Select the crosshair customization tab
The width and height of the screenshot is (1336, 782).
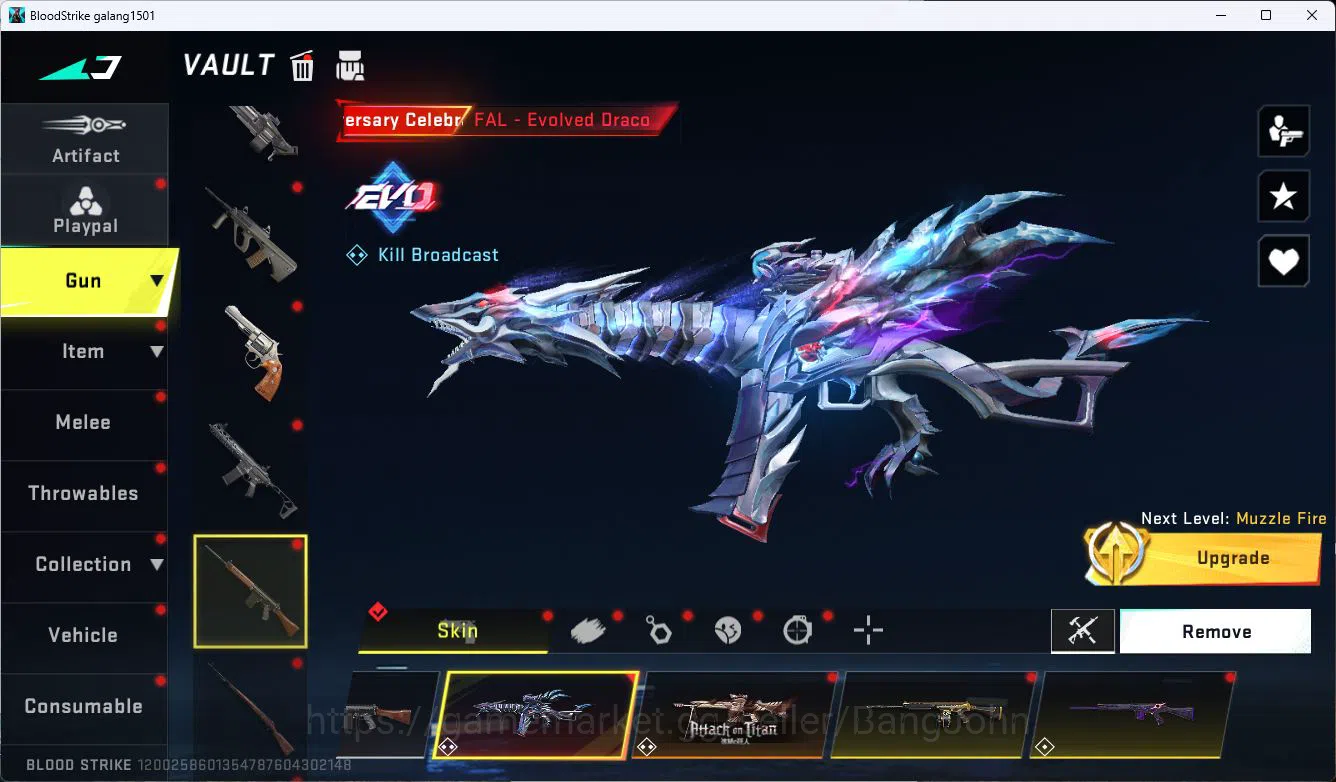867,630
